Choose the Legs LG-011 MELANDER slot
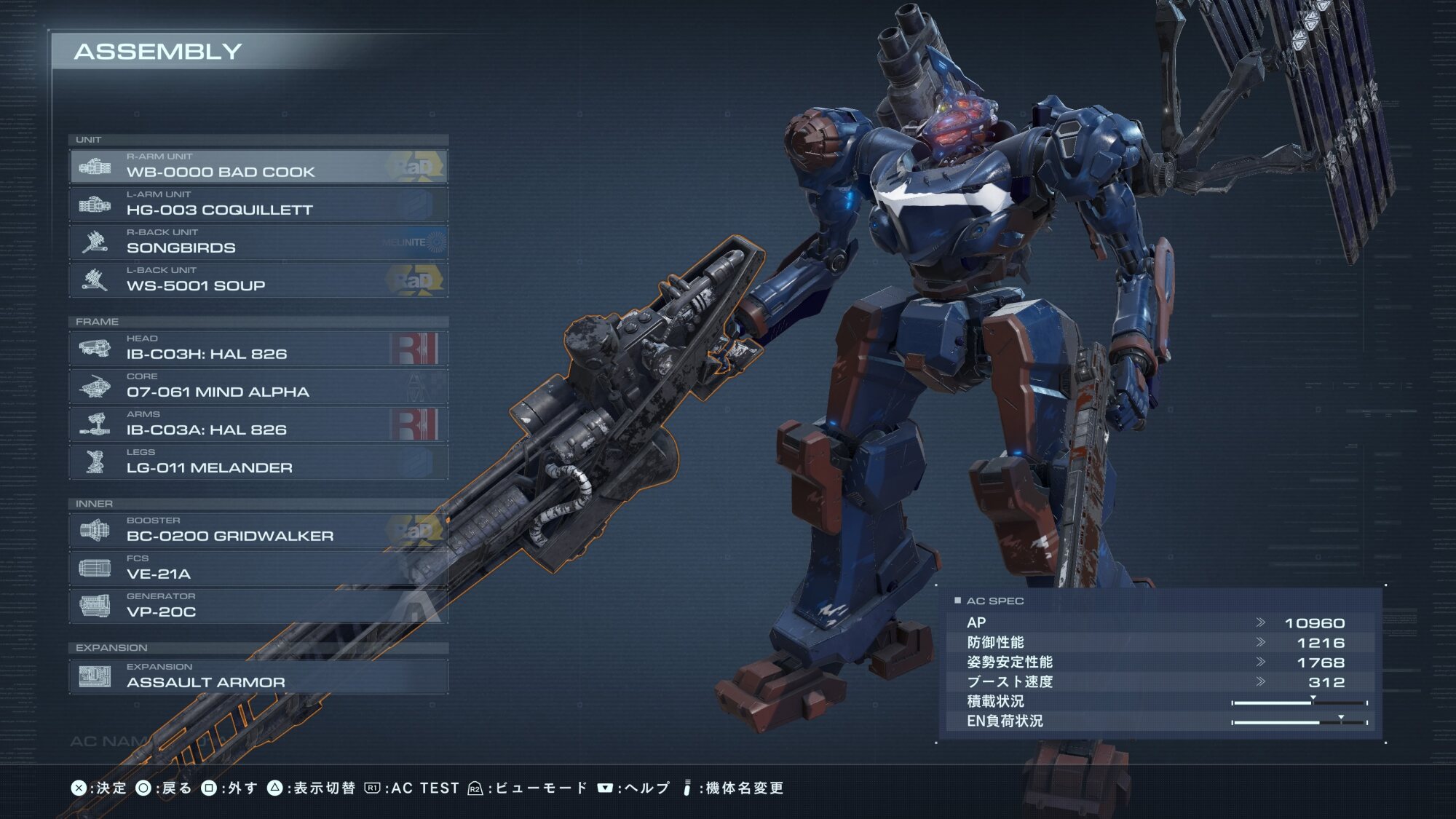The image size is (1456, 819). [258, 462]
